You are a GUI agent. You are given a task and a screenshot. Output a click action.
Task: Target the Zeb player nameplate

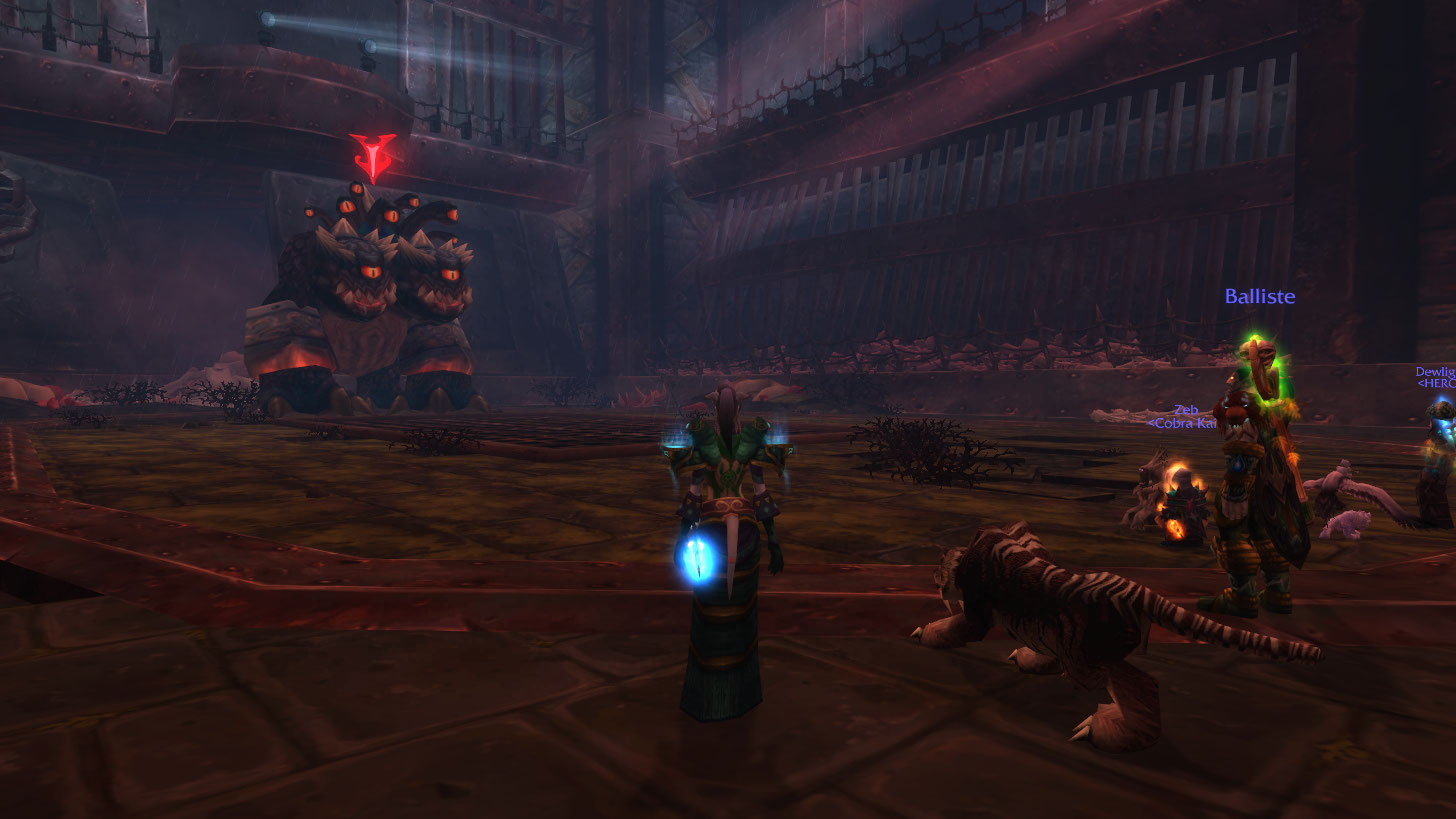tap(1186, 410)
